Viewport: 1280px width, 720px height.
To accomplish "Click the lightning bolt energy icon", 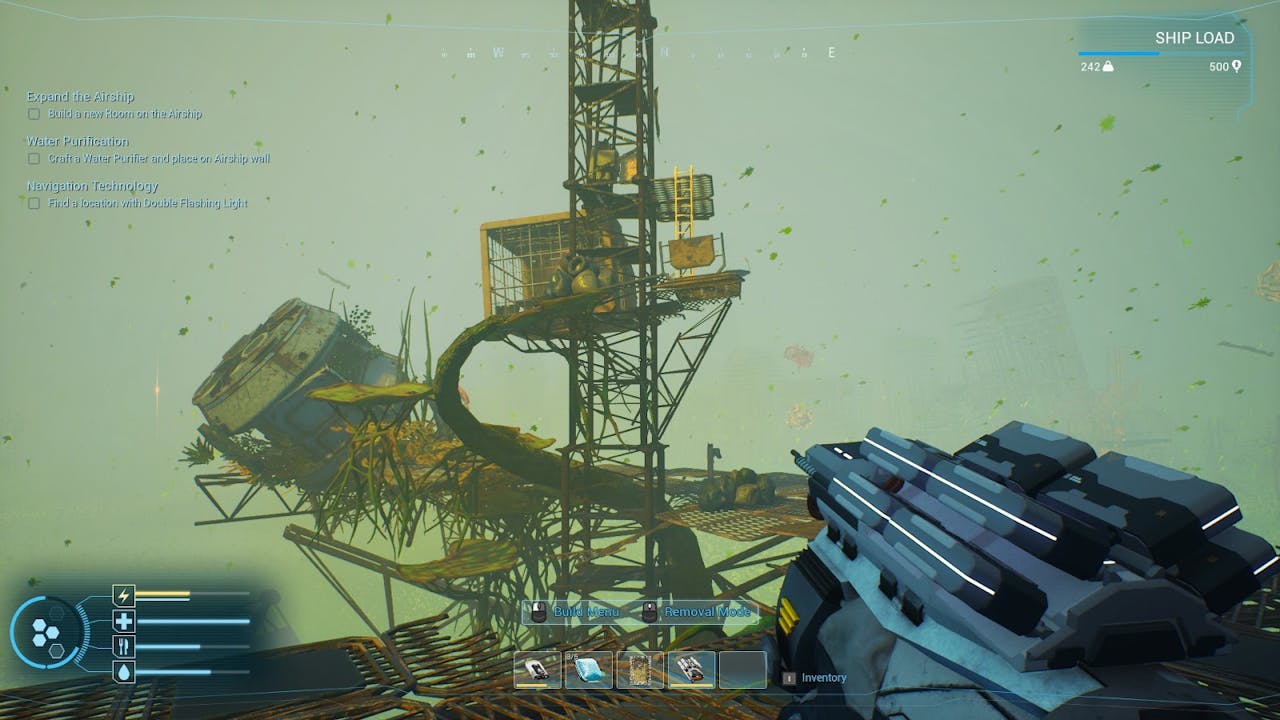I will [x=124, y=597].
